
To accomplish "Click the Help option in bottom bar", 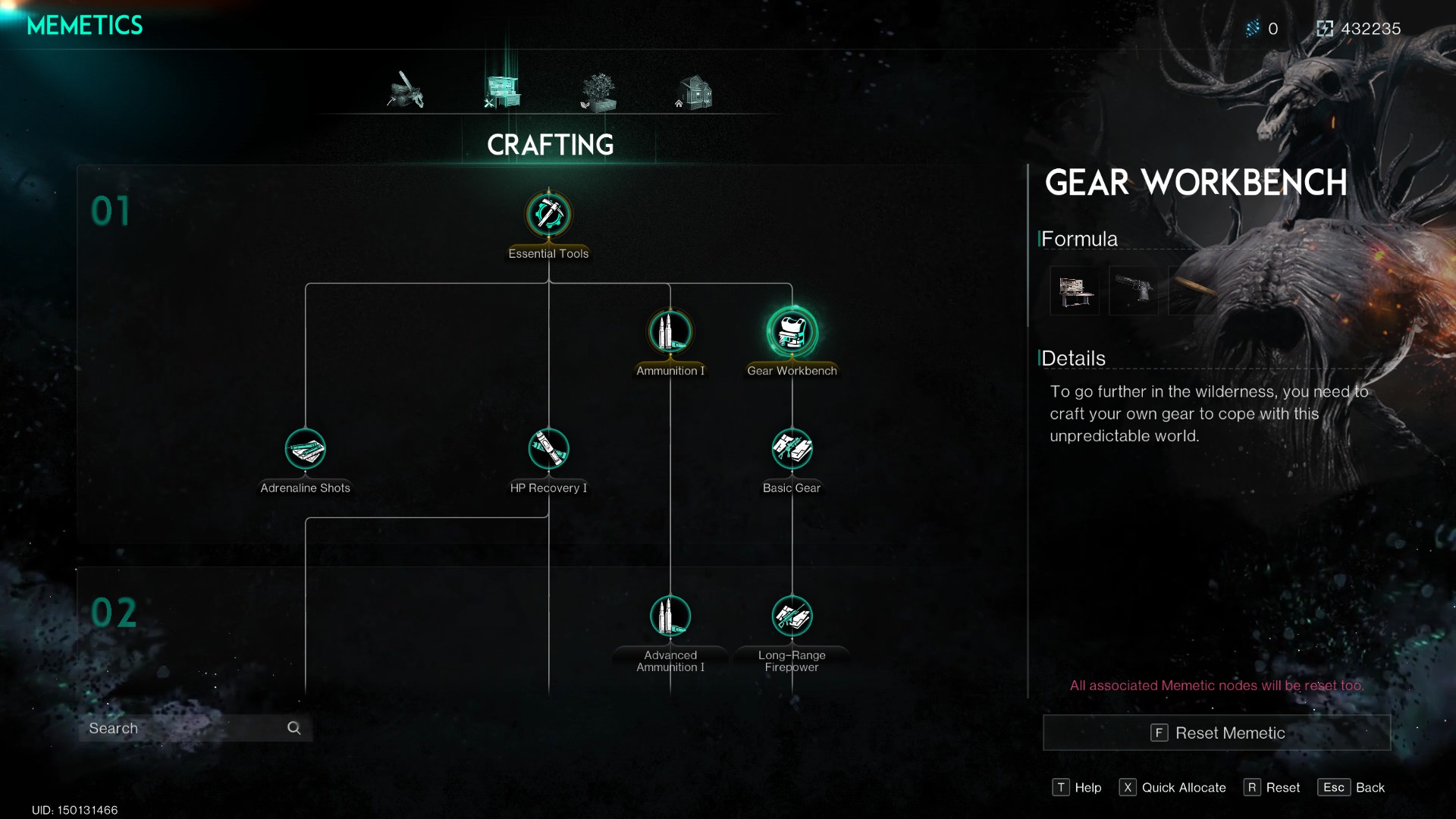I will (1078, 787).
